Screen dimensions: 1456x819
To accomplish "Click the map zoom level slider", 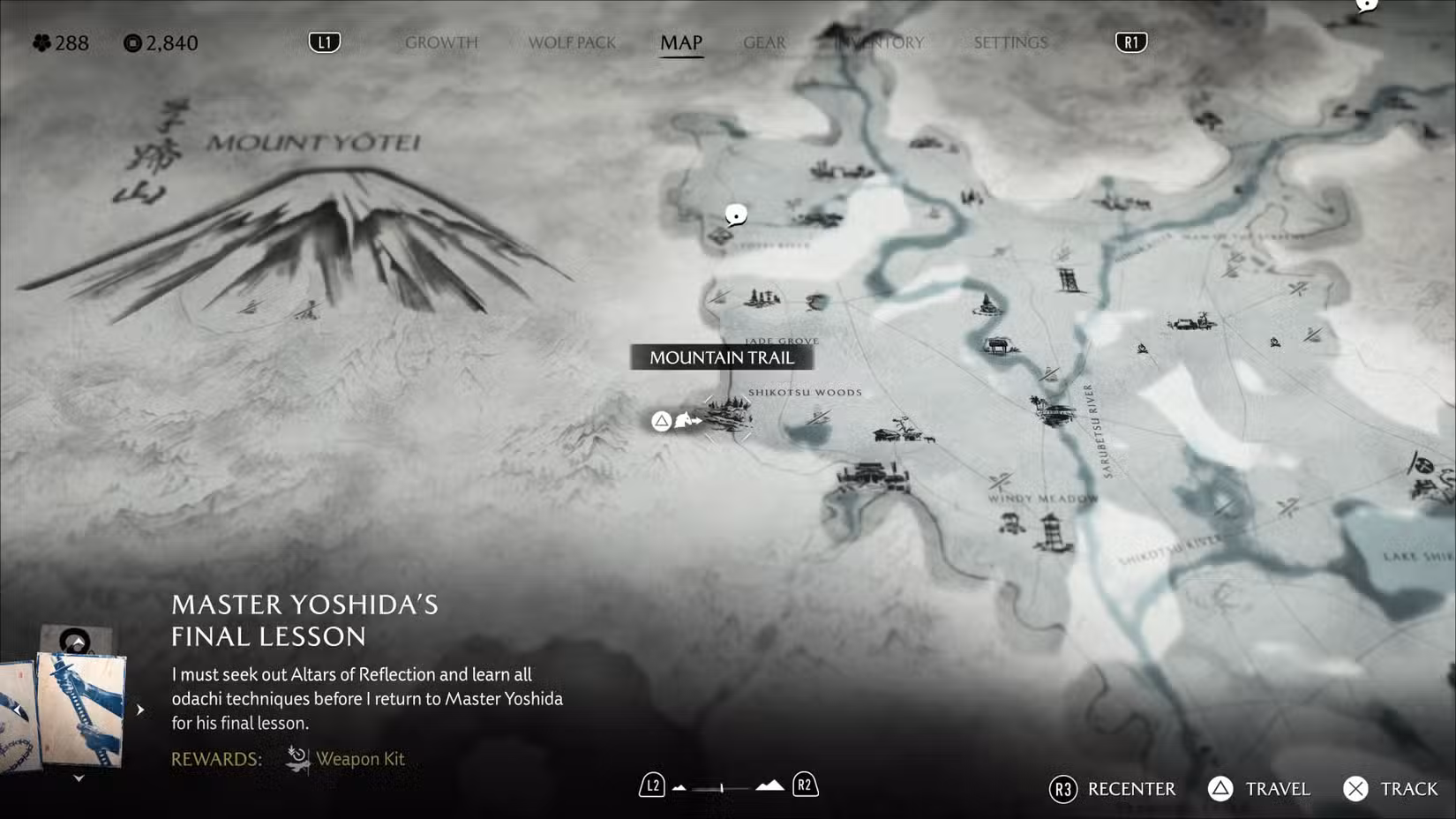I will [723, 787].
